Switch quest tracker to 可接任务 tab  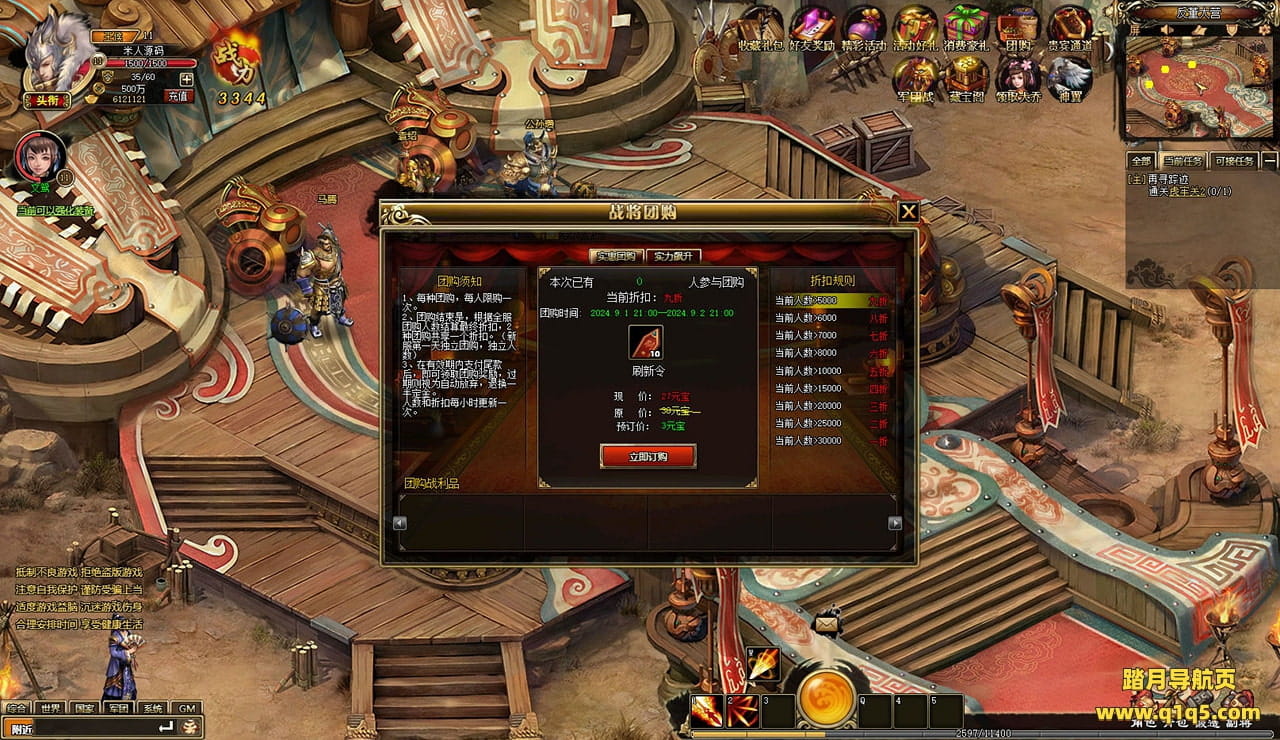click(1233, 161)
